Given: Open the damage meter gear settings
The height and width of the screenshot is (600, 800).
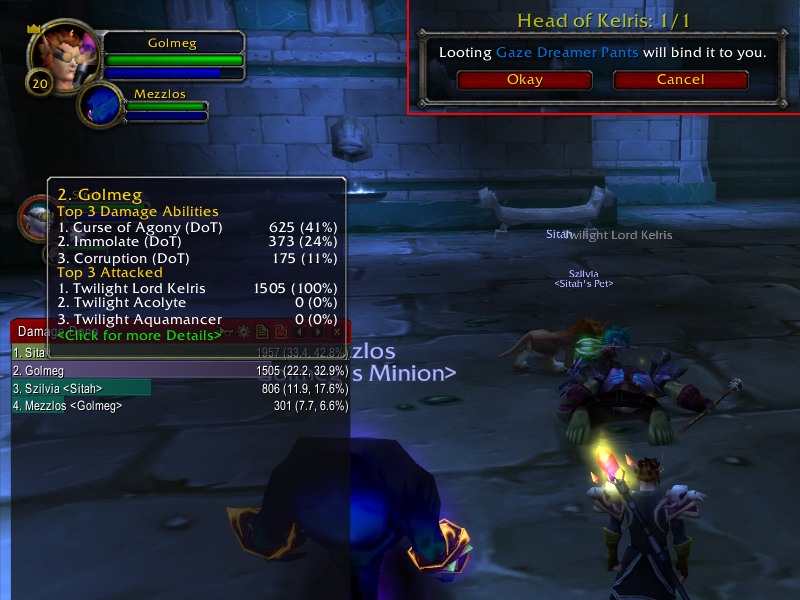Looking at the screenshot, I should [243, 332].
